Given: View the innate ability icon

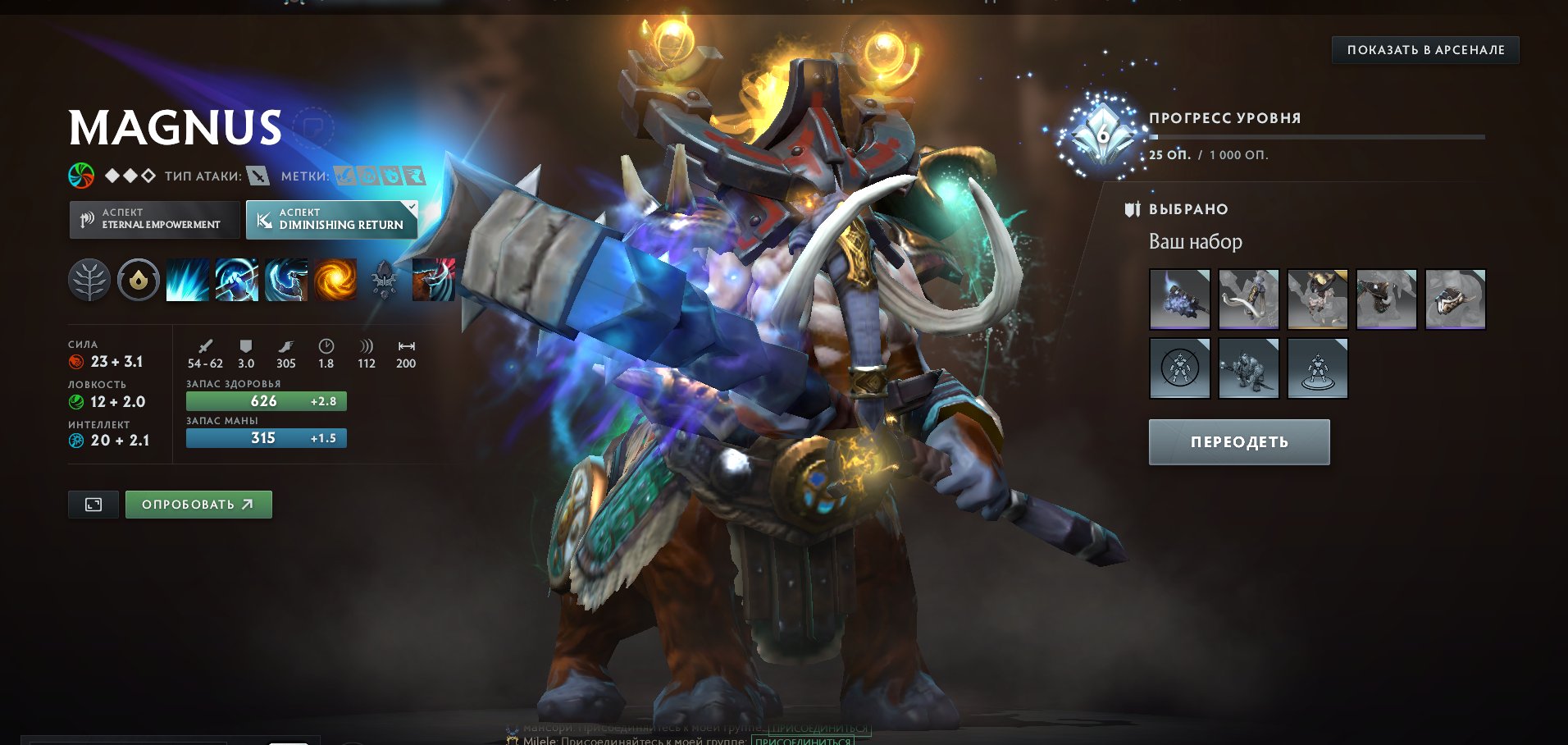Looking at the screenshot, I should (x=138, y=280).
